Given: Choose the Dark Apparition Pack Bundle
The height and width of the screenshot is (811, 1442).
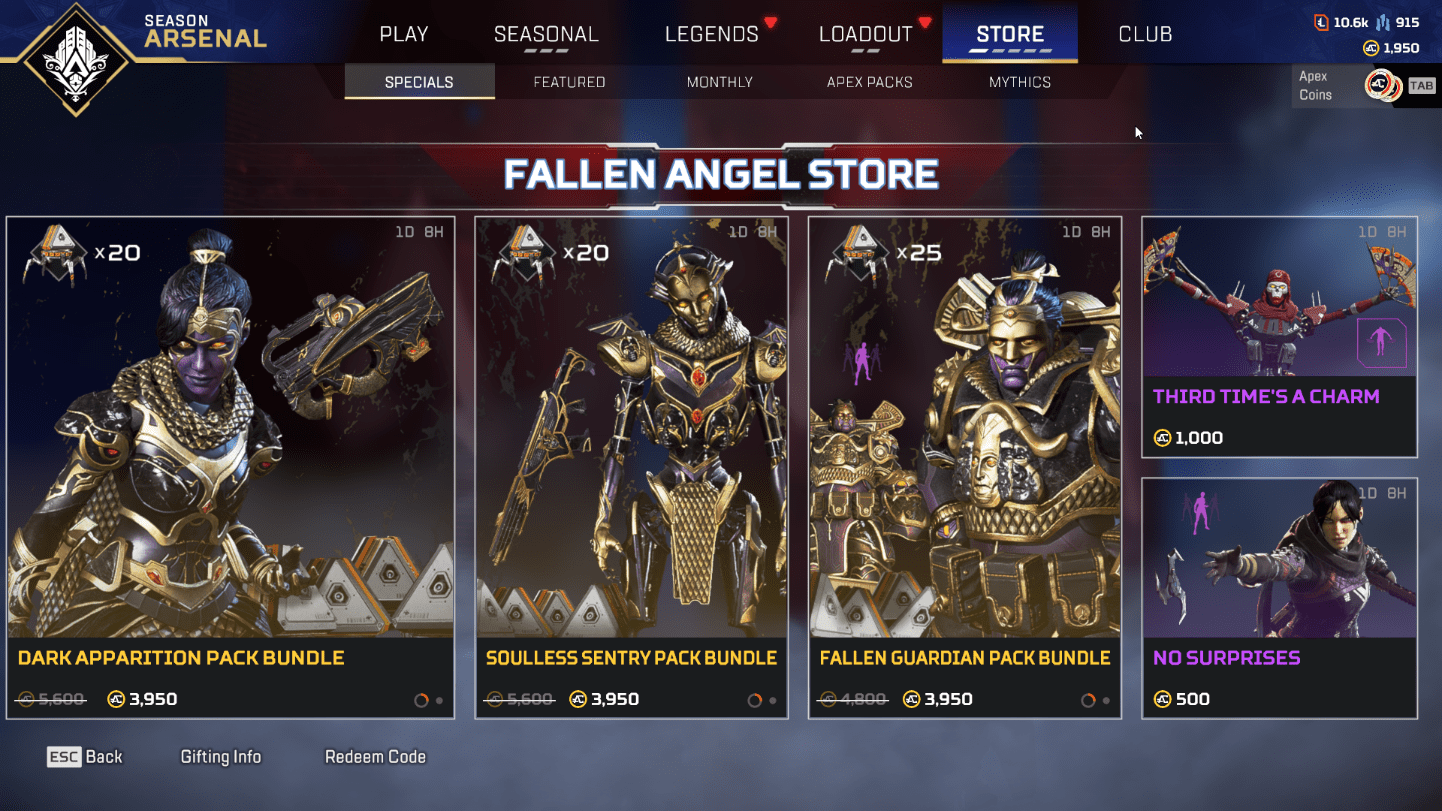Looking at the screenshot, I should pos(230,467).
